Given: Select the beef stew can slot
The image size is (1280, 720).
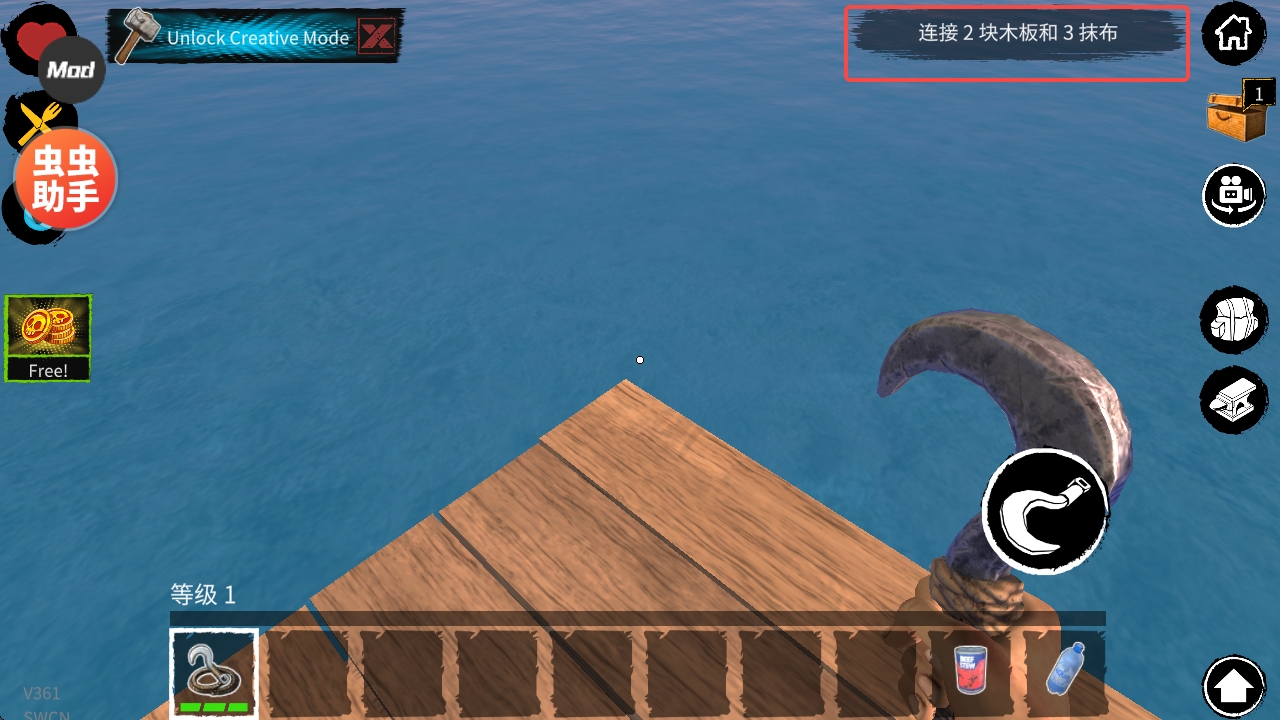Looking at the screenshot, I should (x=970, y=670).
